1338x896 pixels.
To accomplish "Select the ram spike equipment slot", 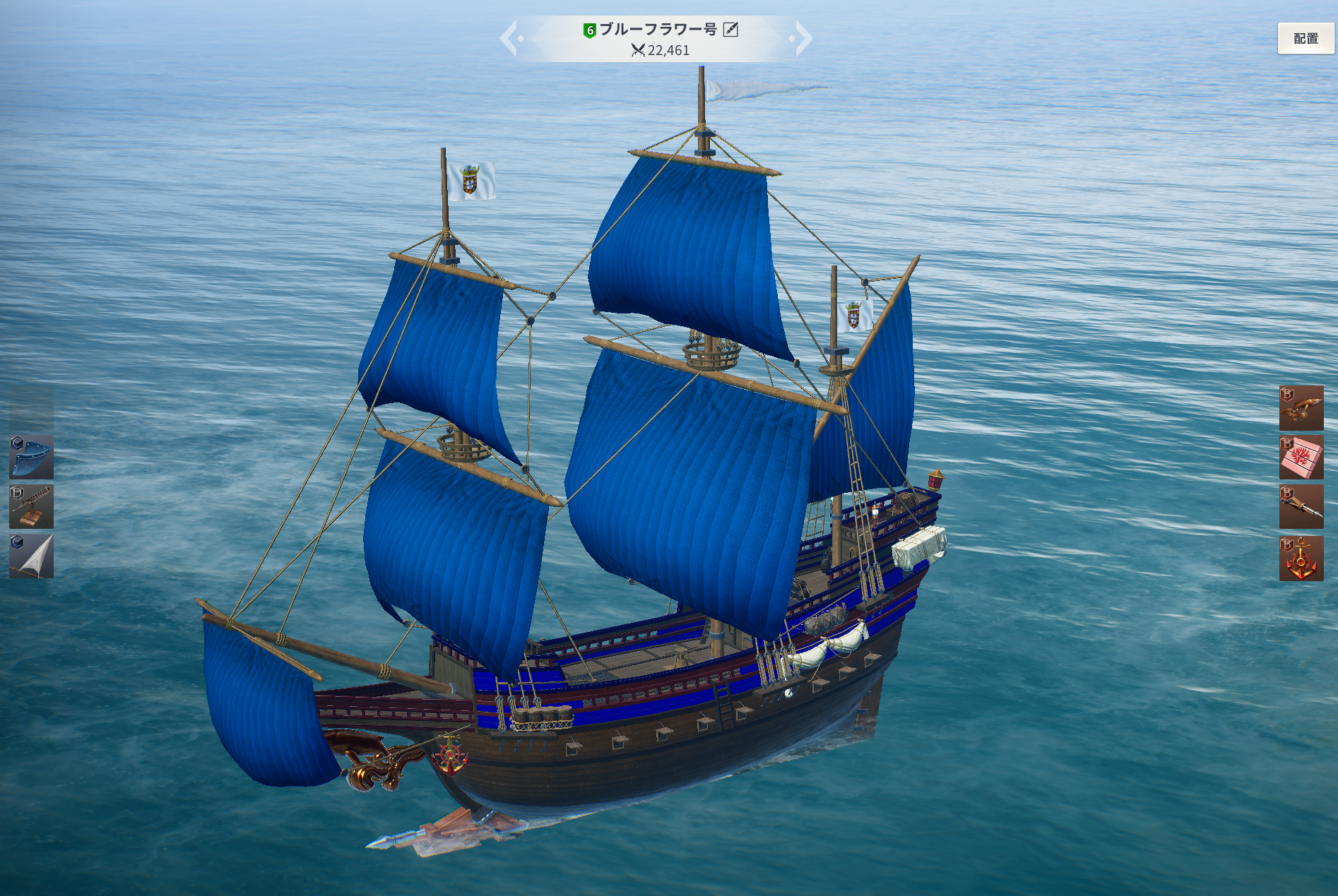I will coord(1301,506).
